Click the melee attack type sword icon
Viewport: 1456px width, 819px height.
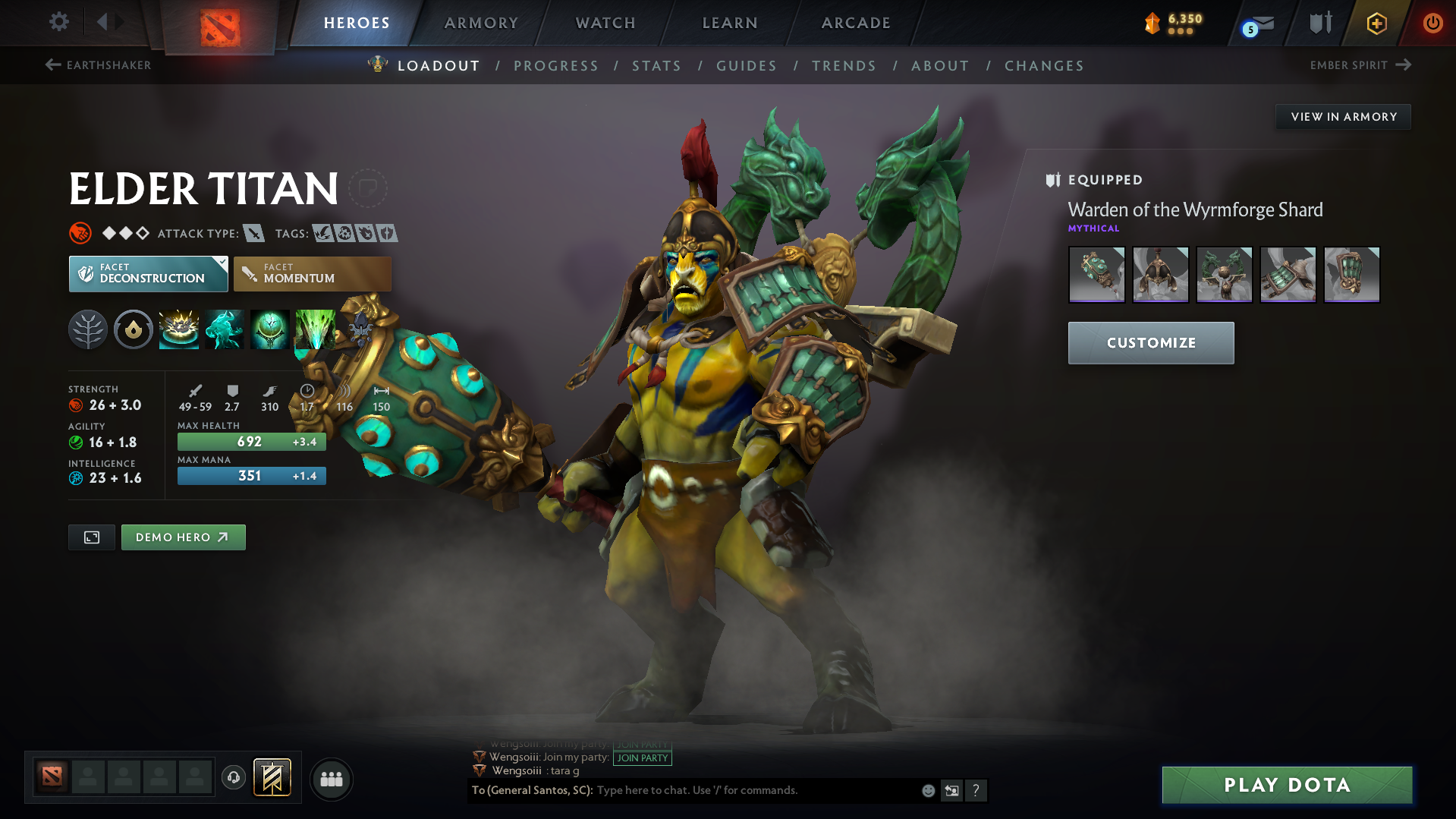point(253,233)
